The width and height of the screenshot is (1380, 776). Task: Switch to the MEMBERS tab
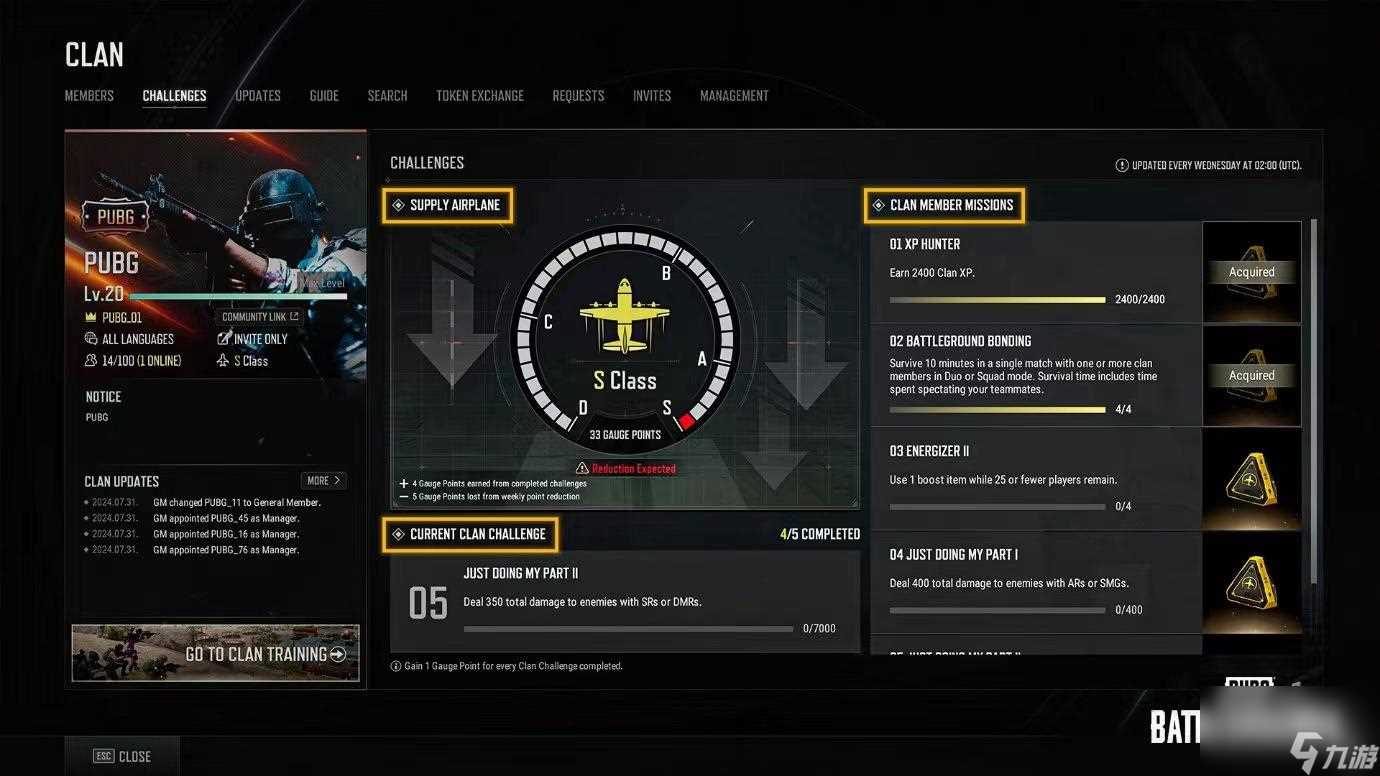(88, 95)
